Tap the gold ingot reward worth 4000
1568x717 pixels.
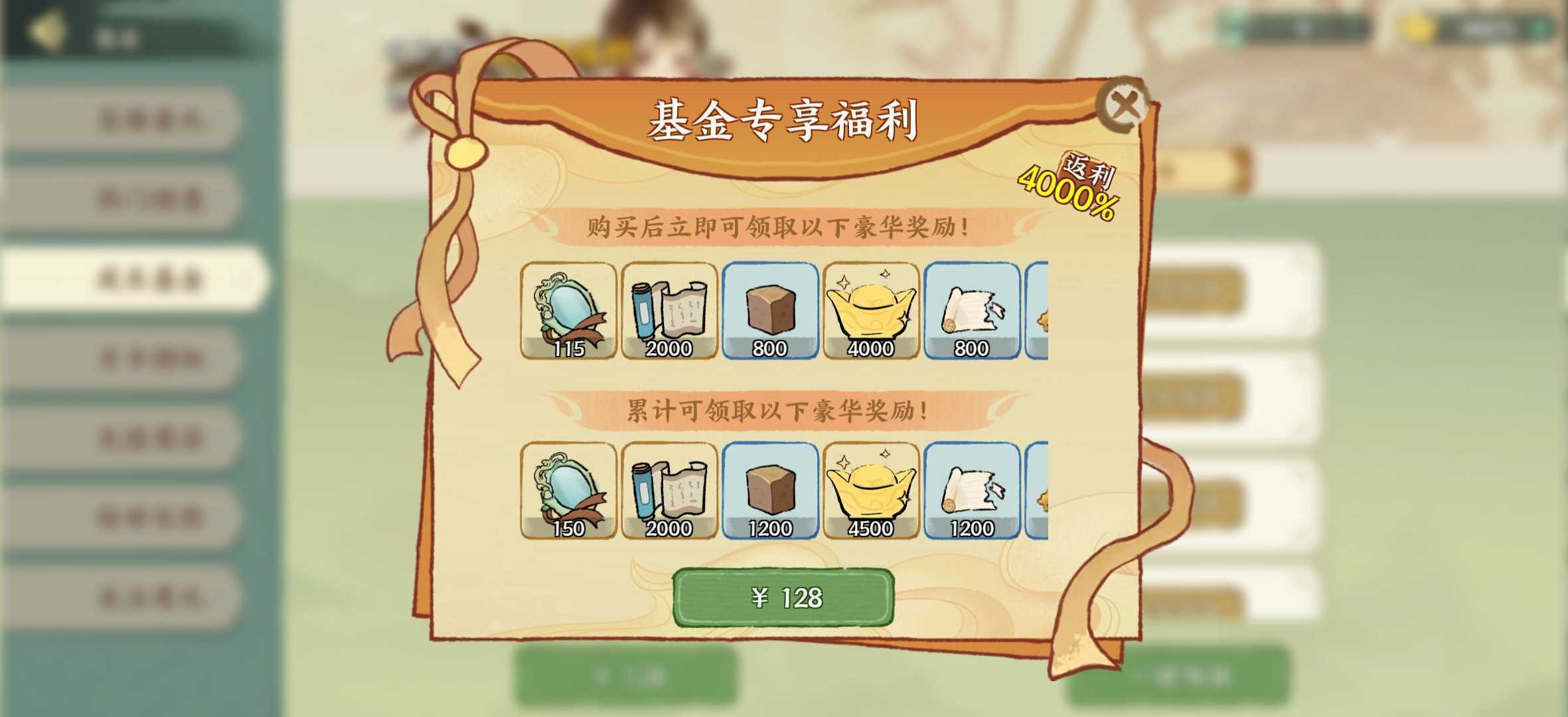pos(870,312)
